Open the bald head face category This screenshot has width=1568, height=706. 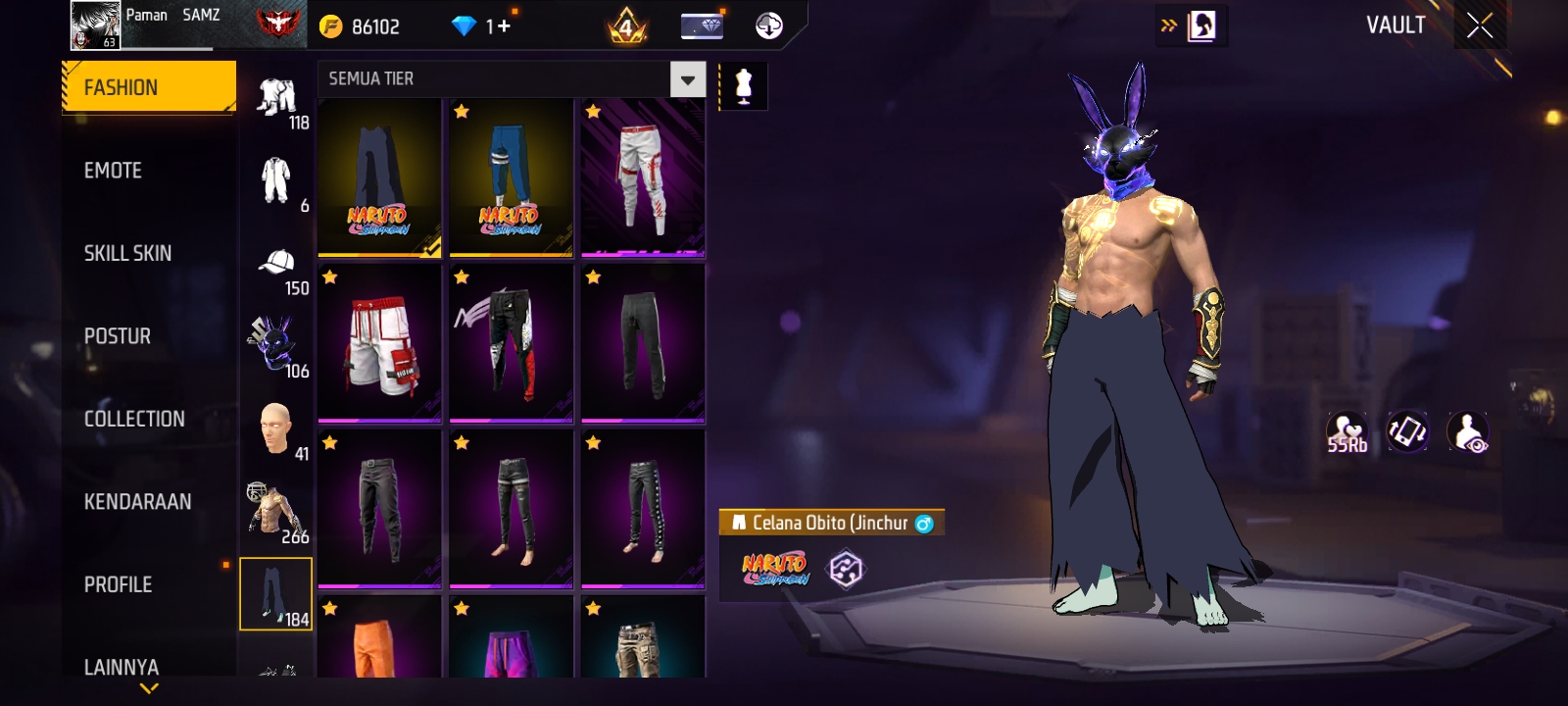(275, 428)
